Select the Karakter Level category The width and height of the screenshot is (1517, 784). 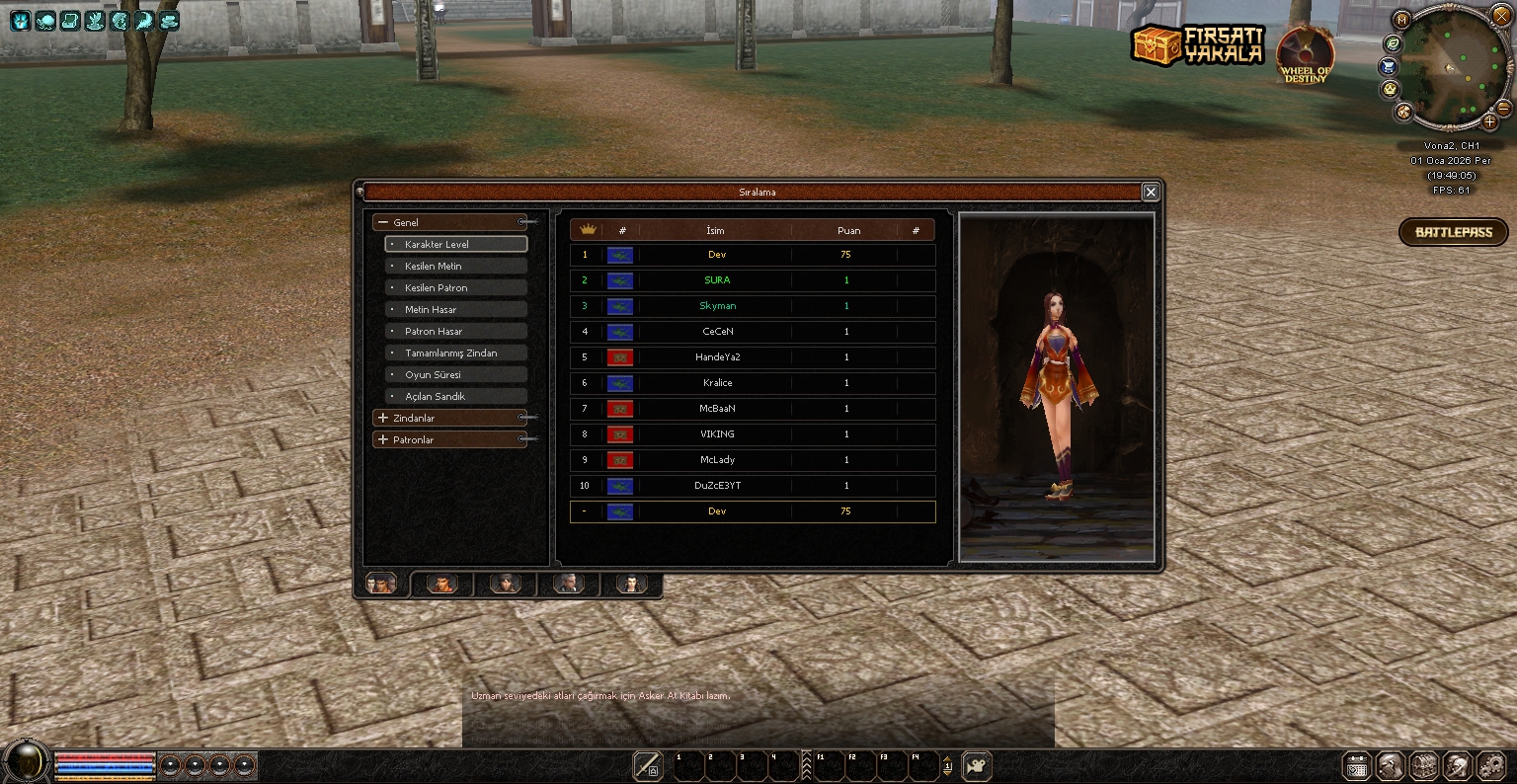[x=455, y=244]
